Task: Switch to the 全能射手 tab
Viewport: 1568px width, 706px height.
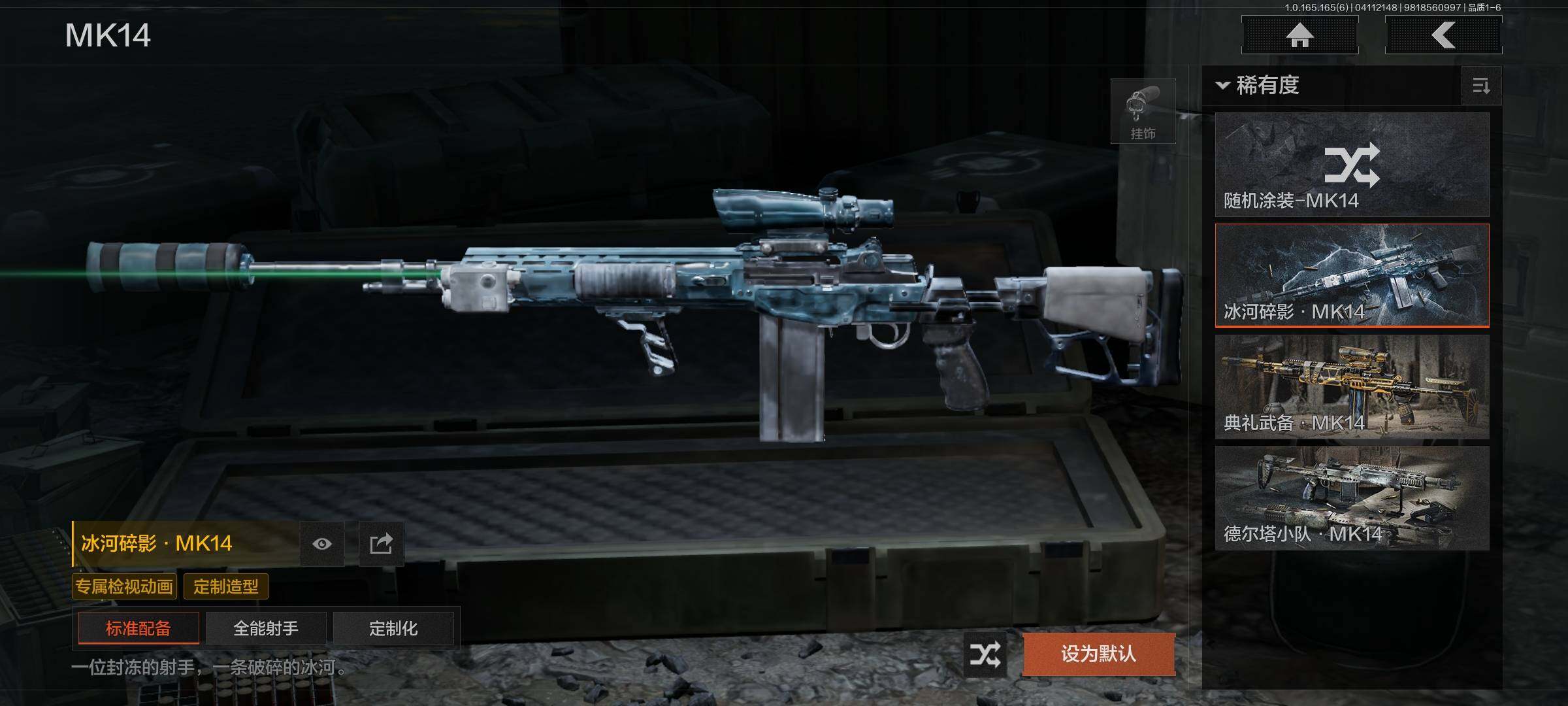Action: tap(266, 628)
